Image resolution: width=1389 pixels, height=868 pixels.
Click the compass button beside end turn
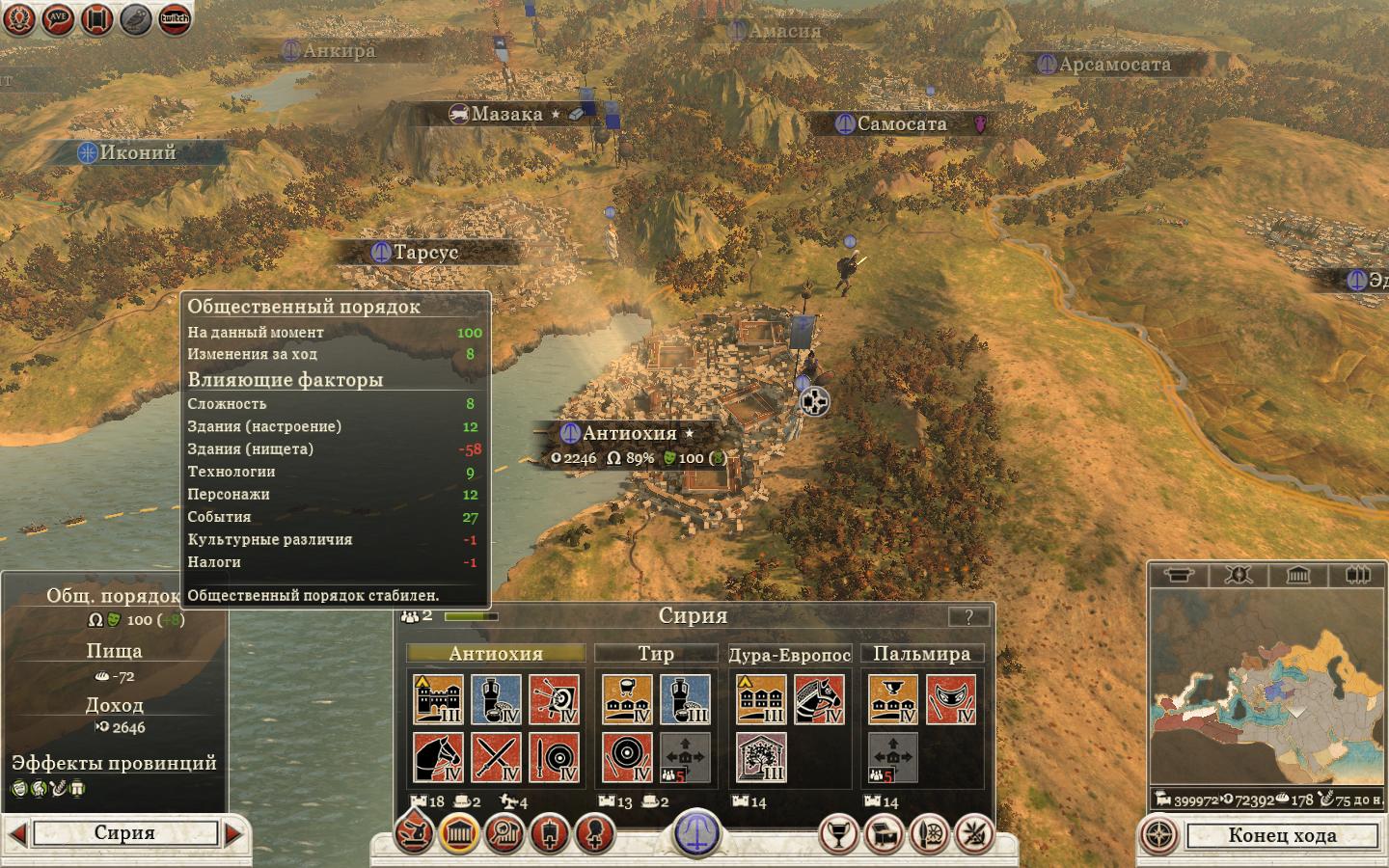click(1160, 835)
